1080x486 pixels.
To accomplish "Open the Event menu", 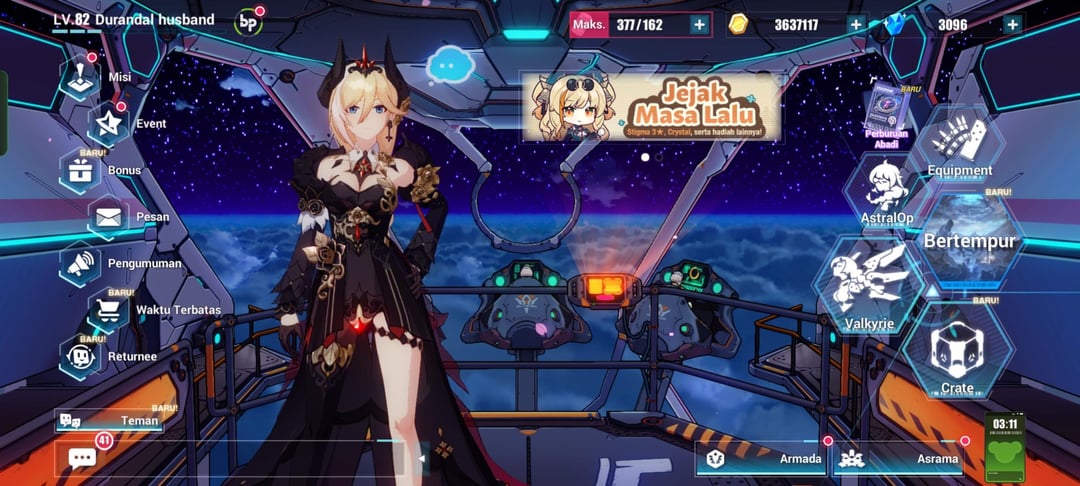I will click(110, 124).
